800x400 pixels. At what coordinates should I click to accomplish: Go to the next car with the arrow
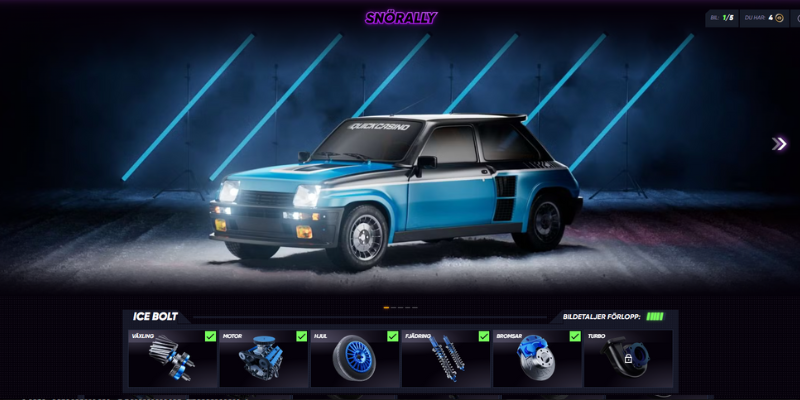point(779,144)
